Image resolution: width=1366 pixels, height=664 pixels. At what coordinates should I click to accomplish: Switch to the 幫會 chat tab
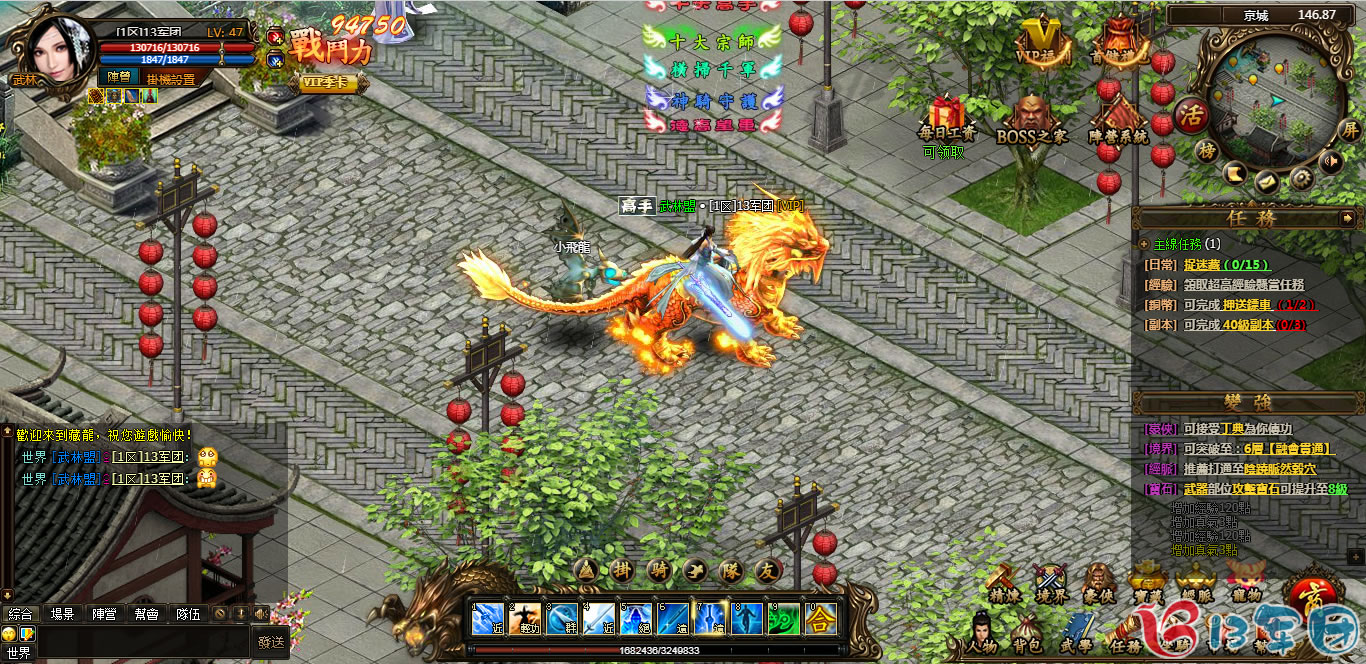point(146,614)
